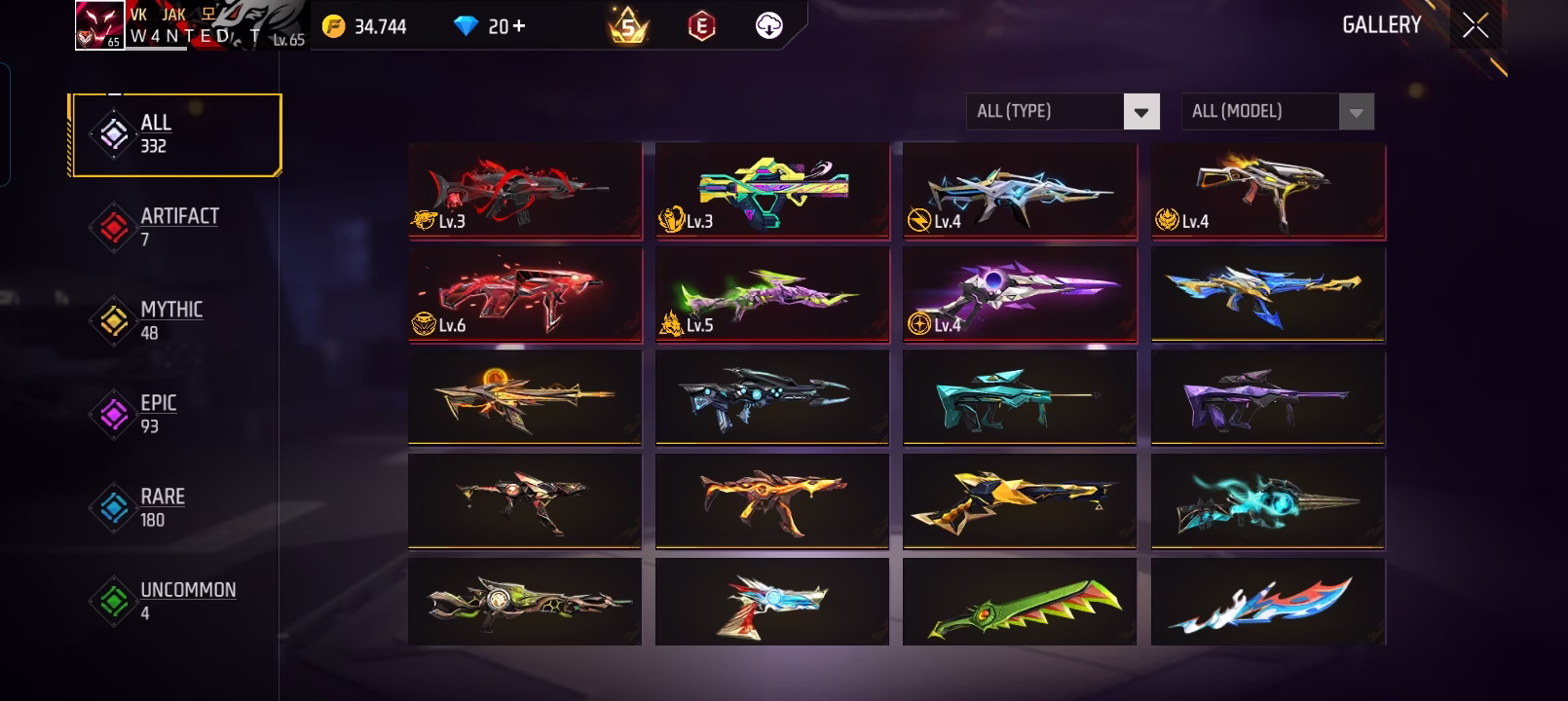Choose the green serrated blade skin
Image resolution: width=1568 pixels, height=701 pixels.
(1020, 602)
